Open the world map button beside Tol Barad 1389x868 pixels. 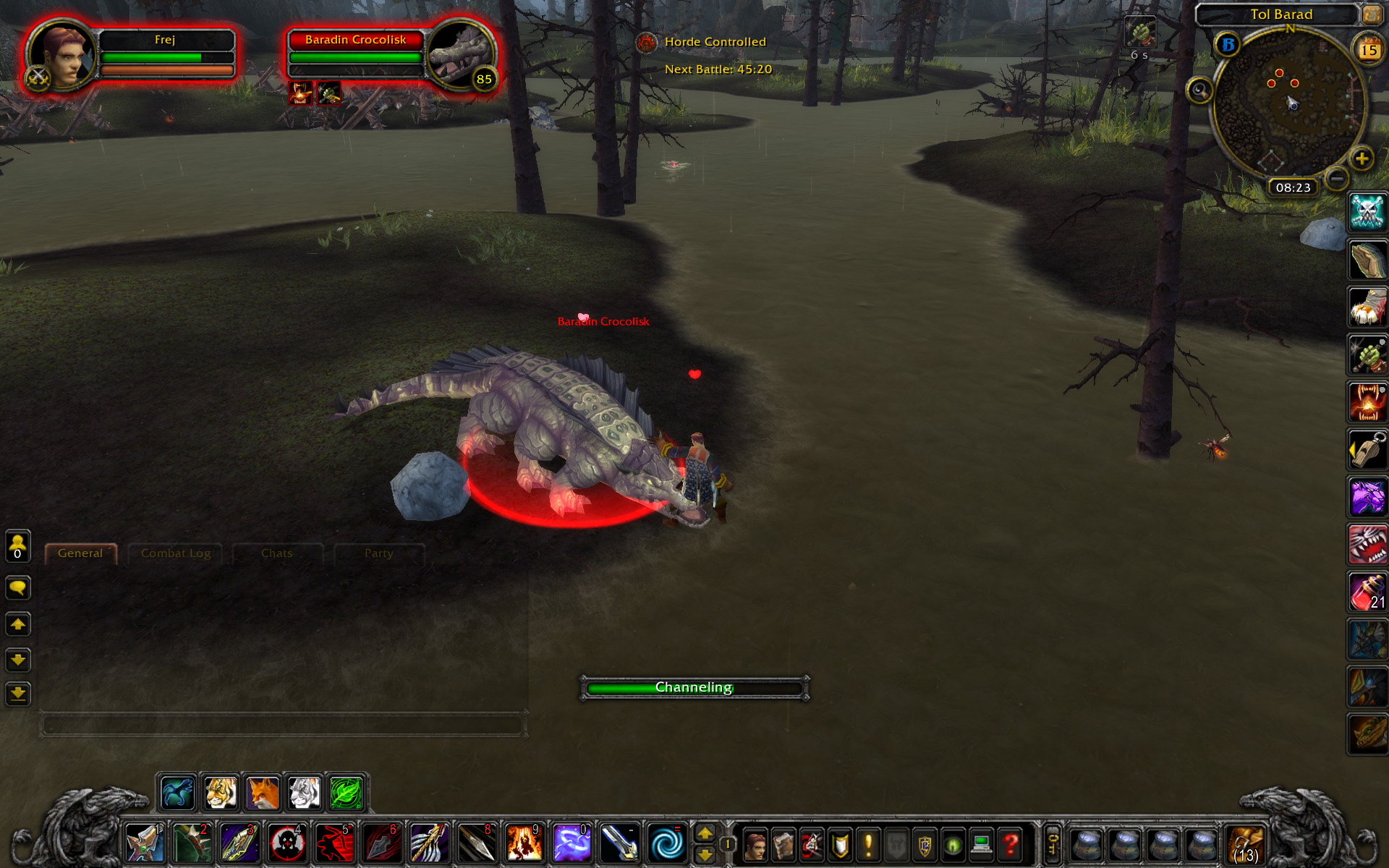[x=1371, y=14]
